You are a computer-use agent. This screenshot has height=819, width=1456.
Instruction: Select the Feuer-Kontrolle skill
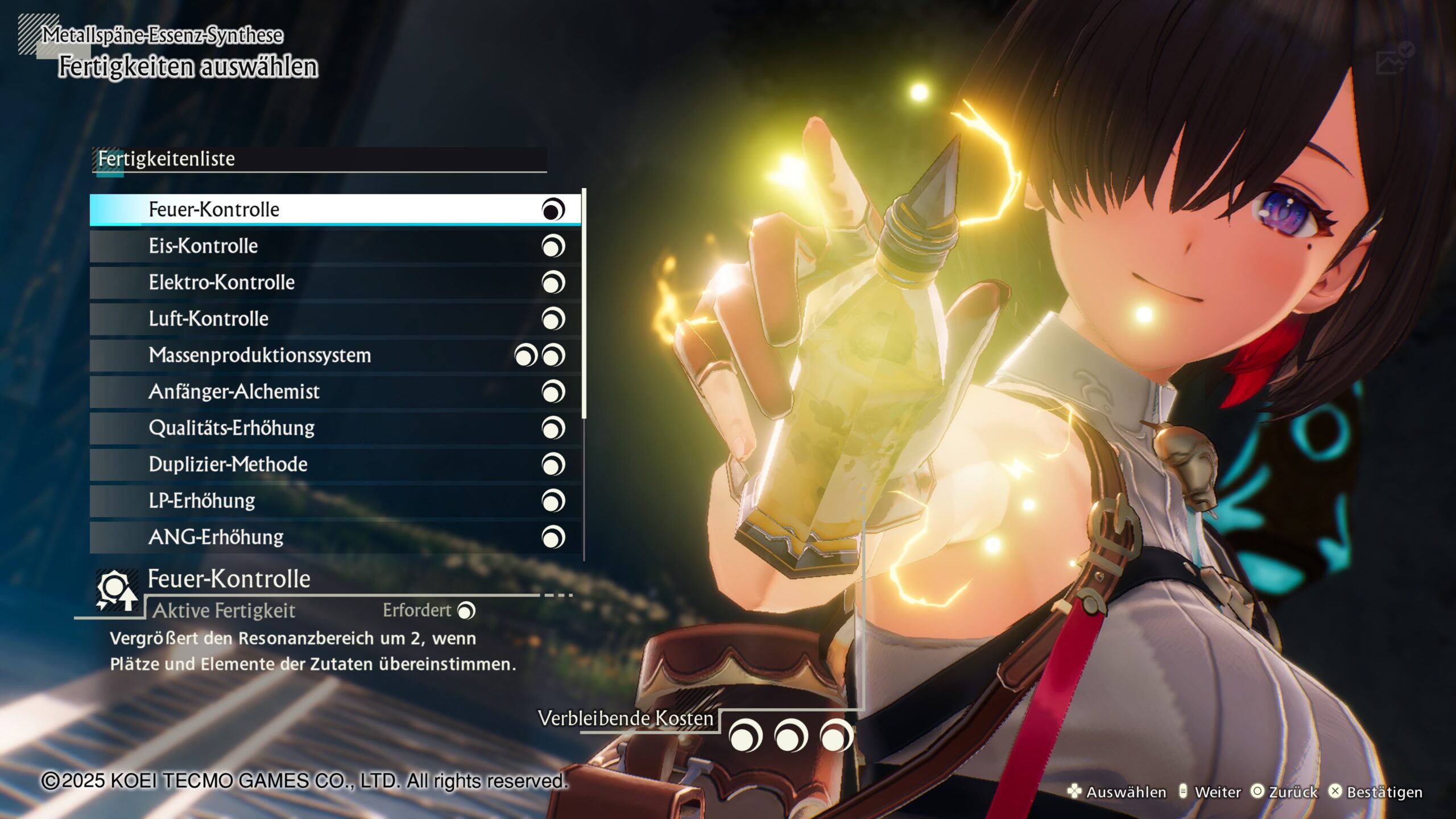coord(336,210)
